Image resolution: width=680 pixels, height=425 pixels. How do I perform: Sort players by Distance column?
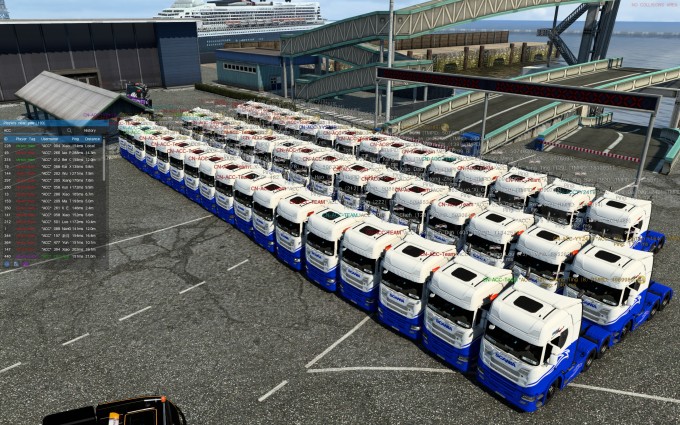pos(91,138)
